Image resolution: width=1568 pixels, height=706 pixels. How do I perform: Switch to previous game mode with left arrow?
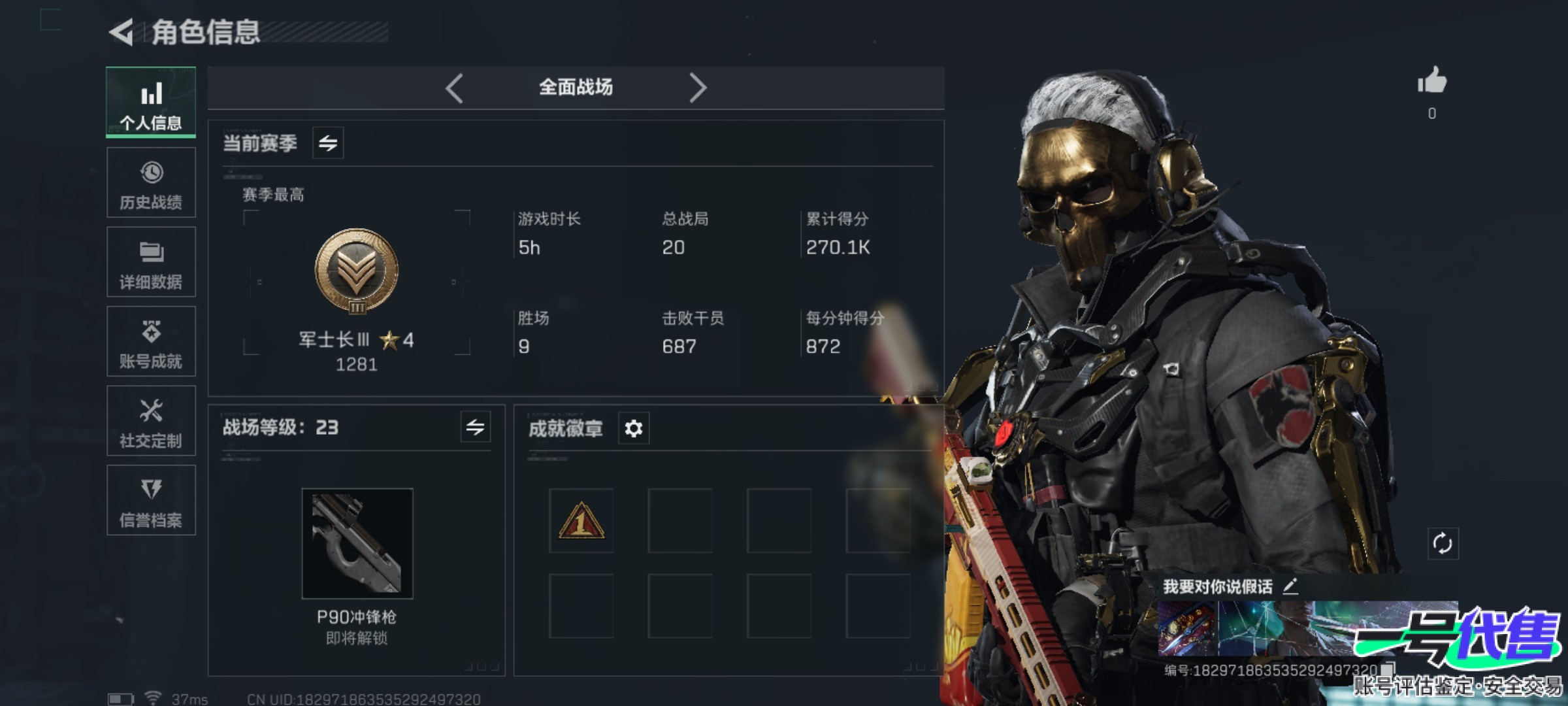[x=455, y=88]
